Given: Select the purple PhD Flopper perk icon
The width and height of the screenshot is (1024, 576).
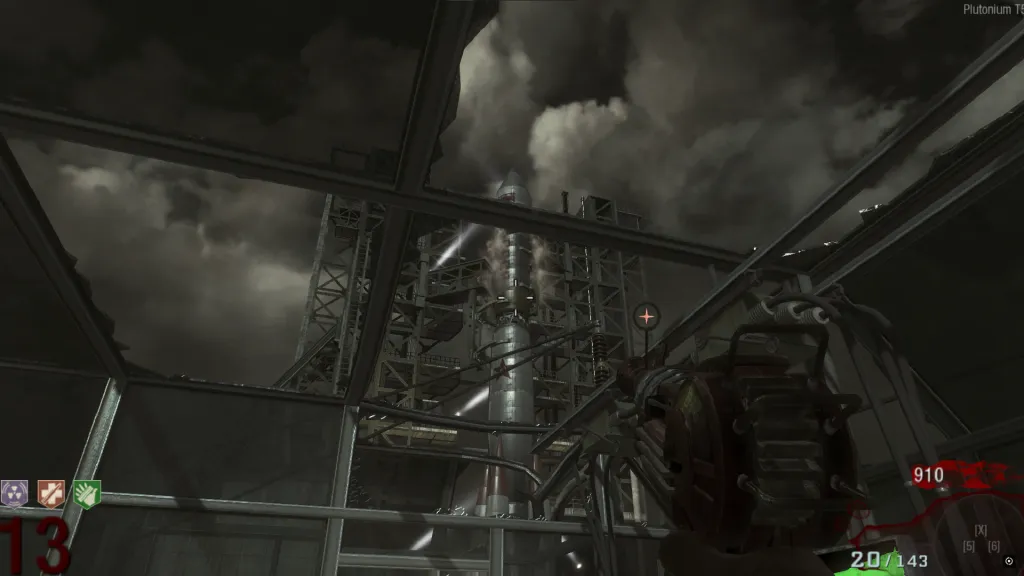Looking at the screenshot, I should pyautogui.click(x=15, y=493).
